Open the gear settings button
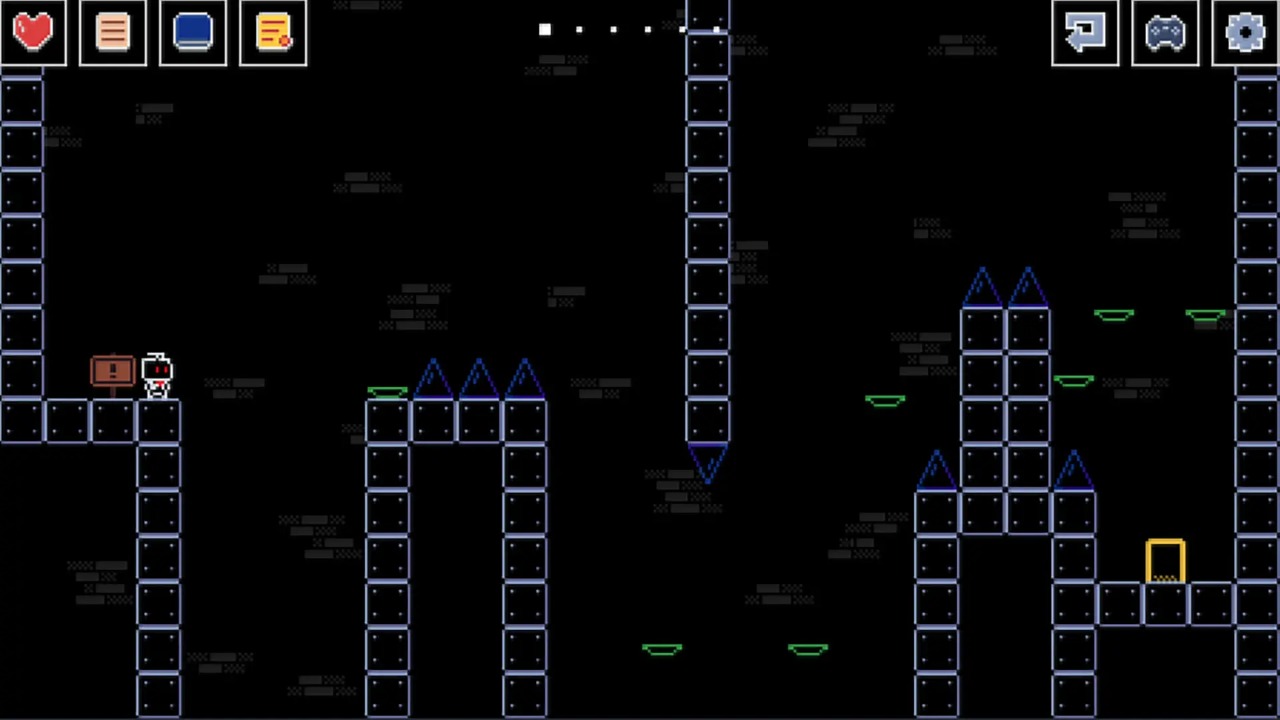This screenshot has width=1280, height=720. [x=1245, y=32]
